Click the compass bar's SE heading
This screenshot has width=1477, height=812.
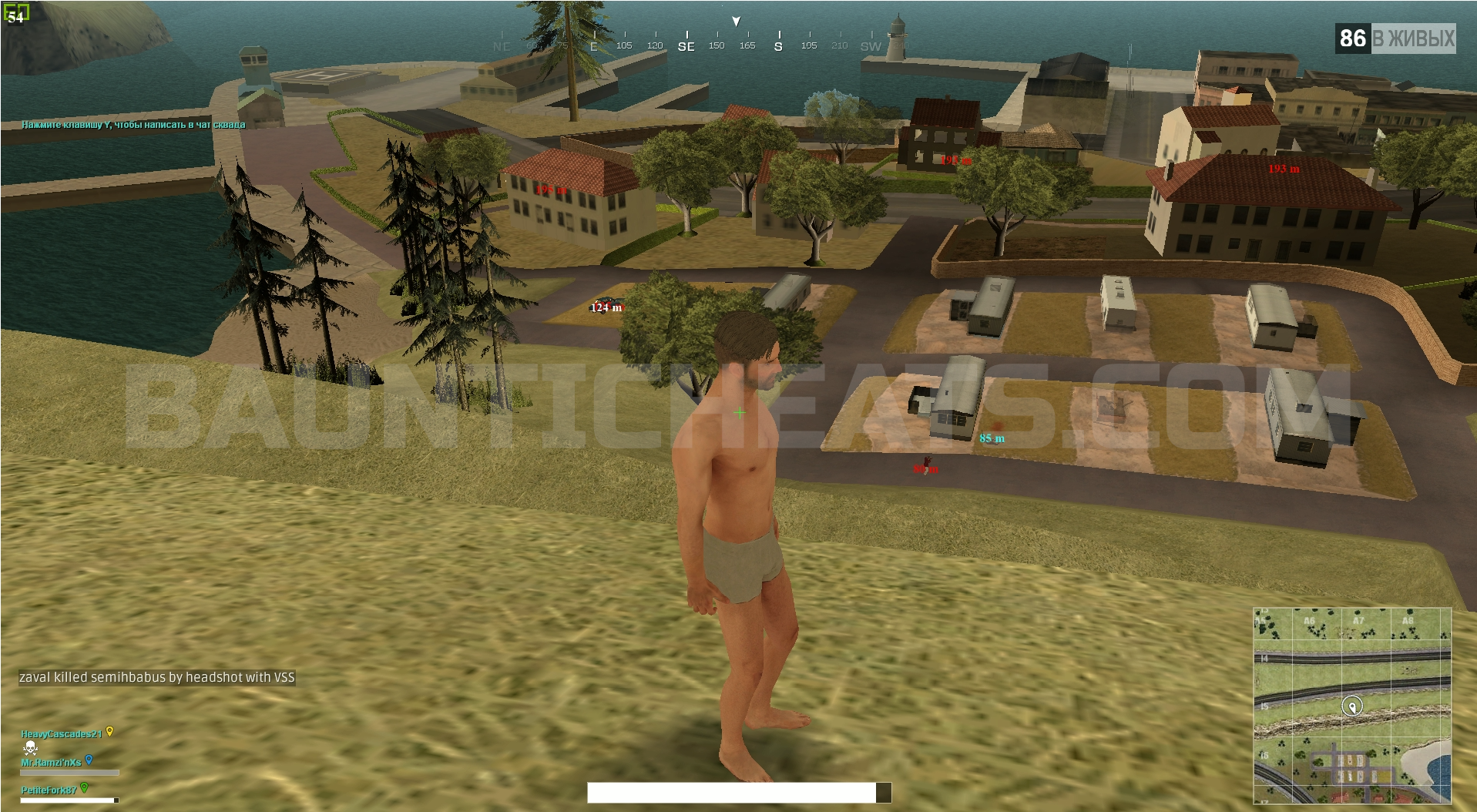(x=686, y=46)
